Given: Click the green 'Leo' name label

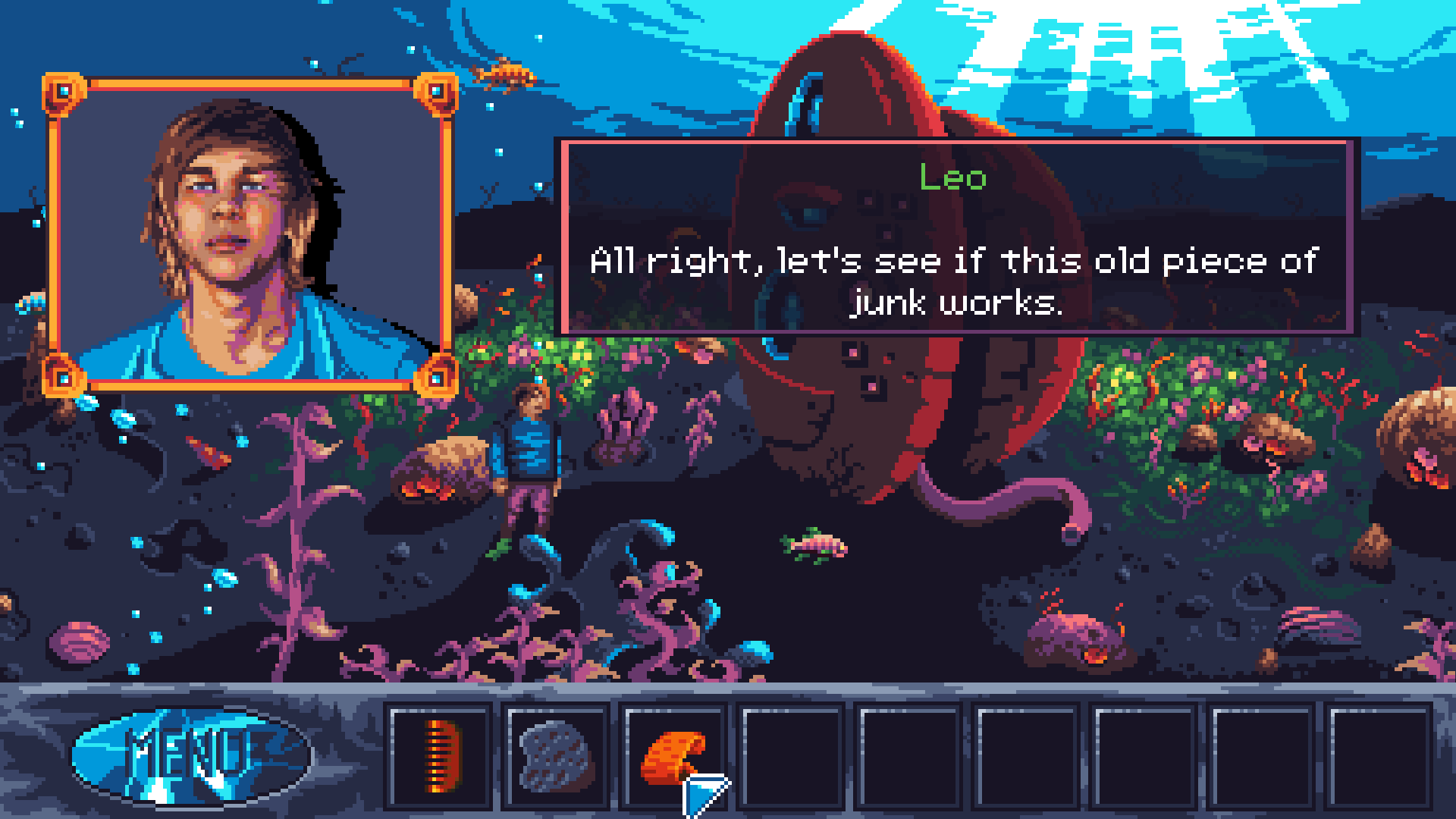Looking at the screenshot, I should (952, 180).
